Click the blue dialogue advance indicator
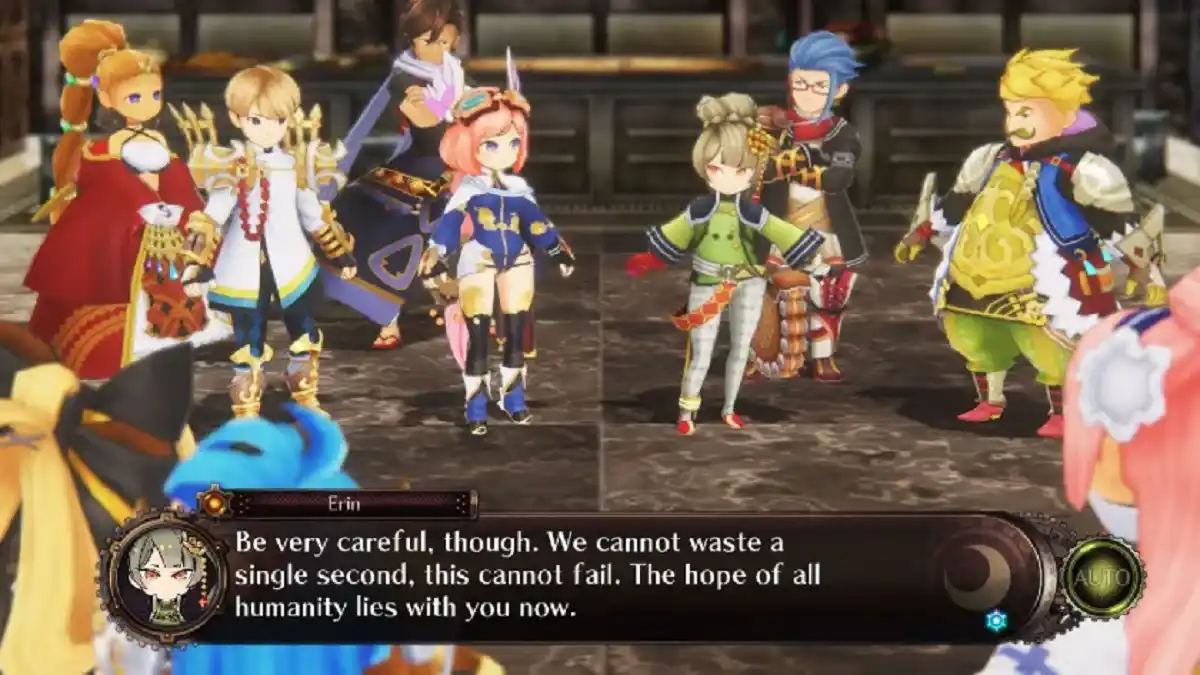1200x675 pixels. (x=995, y=621)
